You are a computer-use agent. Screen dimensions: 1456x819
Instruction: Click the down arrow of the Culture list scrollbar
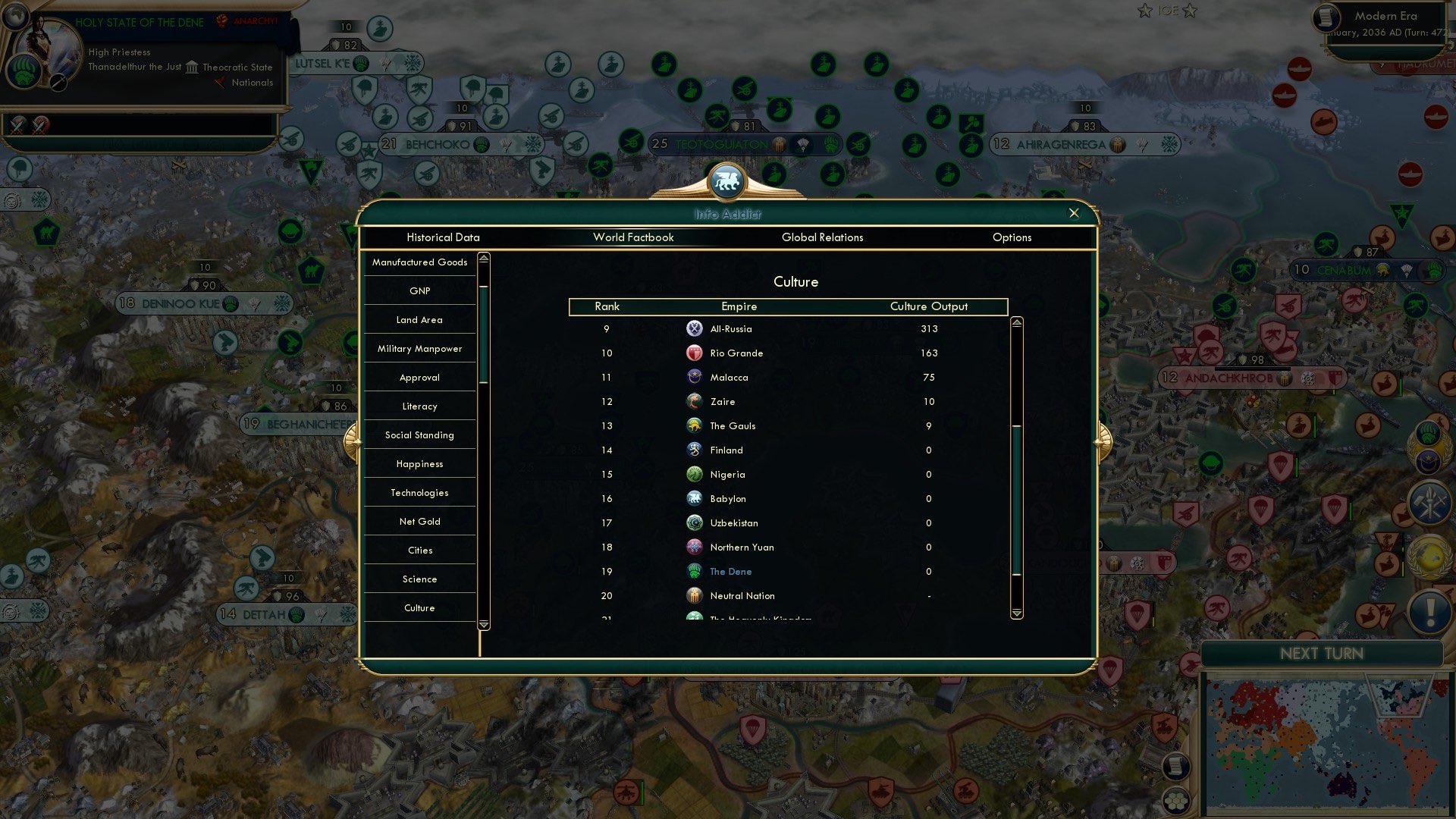point(1016,614)
